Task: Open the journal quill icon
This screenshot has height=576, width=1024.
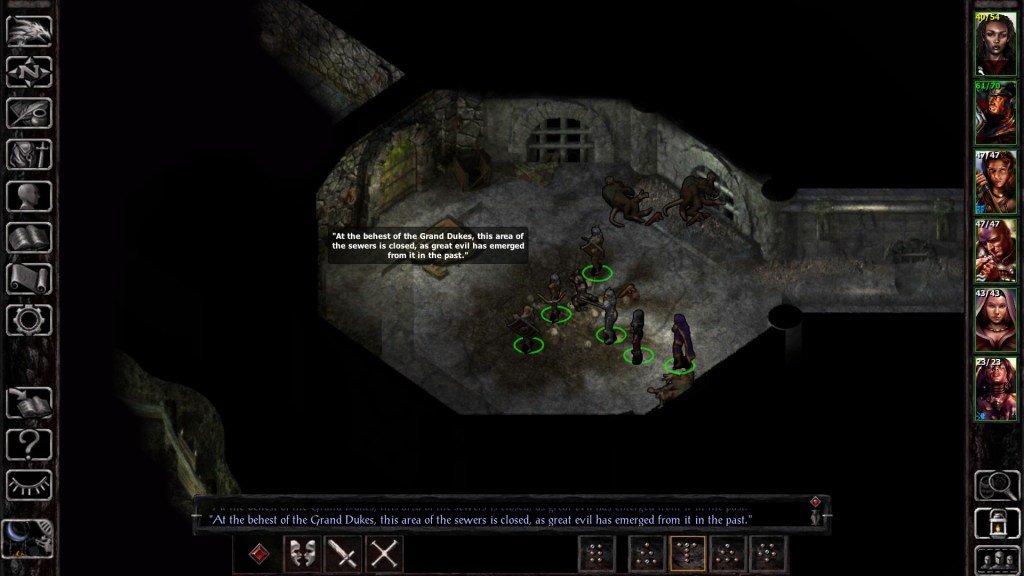Action: tap(29, 112)
